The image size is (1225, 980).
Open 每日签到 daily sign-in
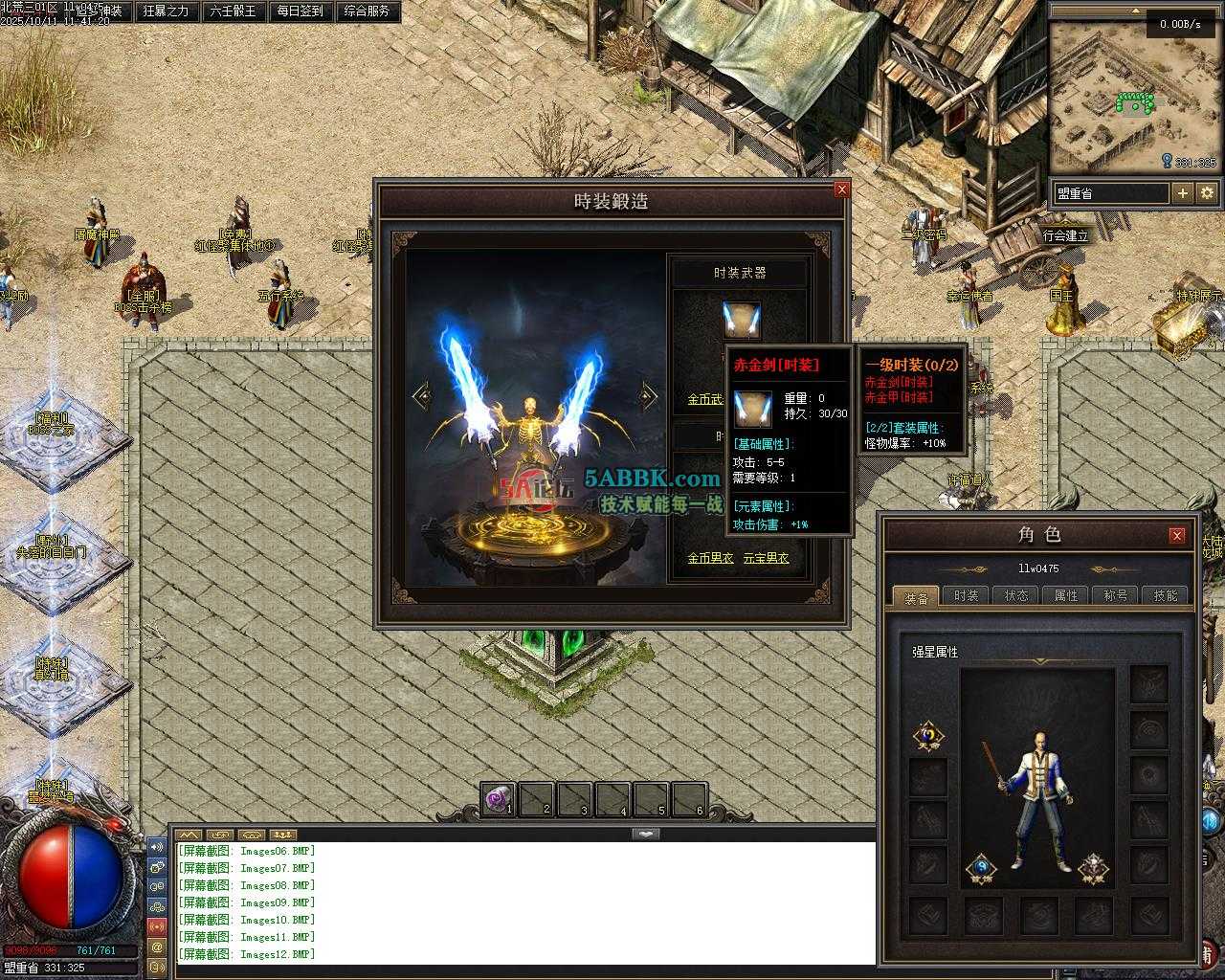(x=300, y=11)
